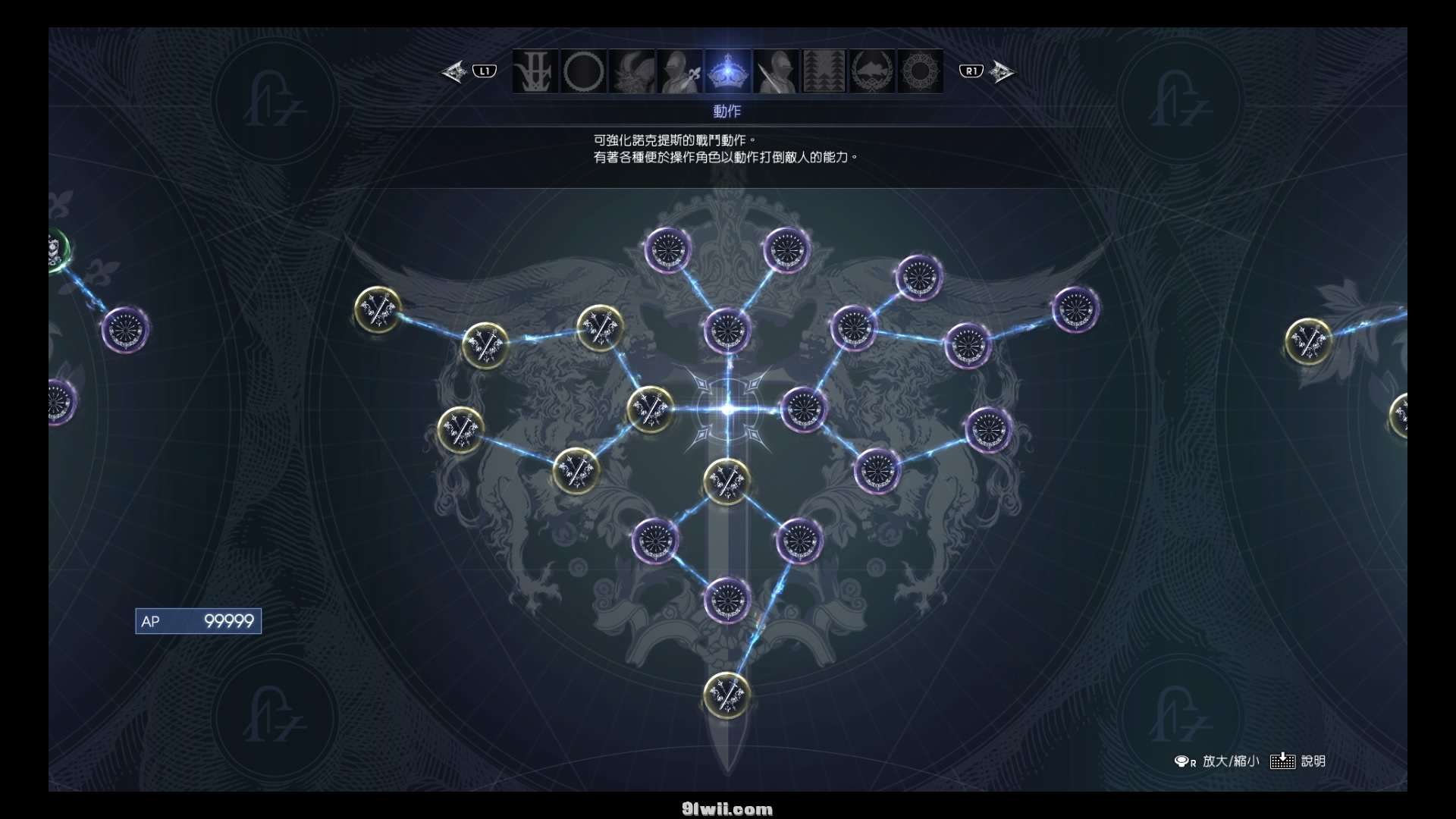Open the triangle pattern category tab
The height and width of the screenshot is (819, 1456).
(824, 72)
